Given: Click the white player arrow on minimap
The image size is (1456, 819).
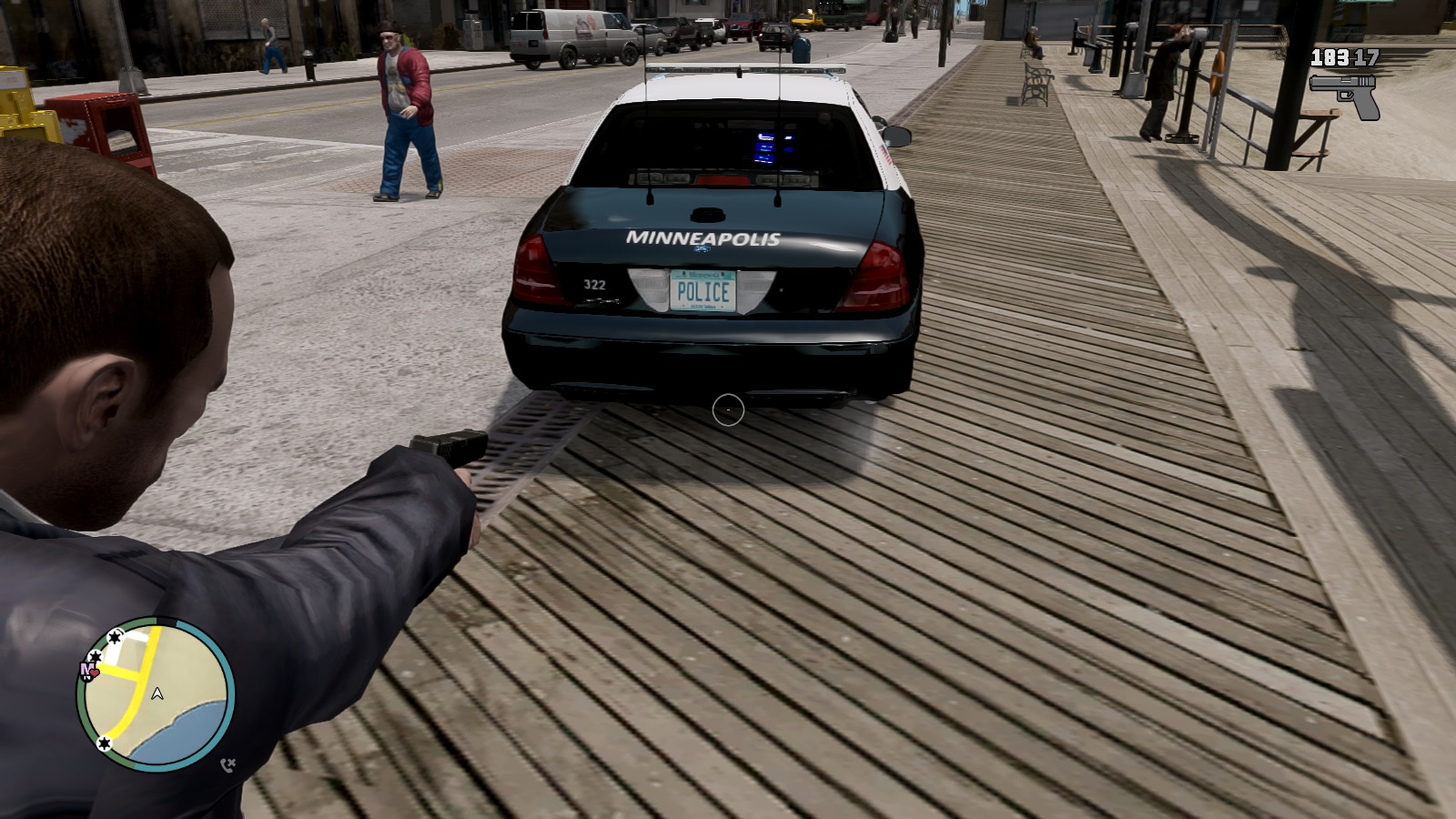Looking at the screenshot, I should pyautogui.click(x=157, y=694).
